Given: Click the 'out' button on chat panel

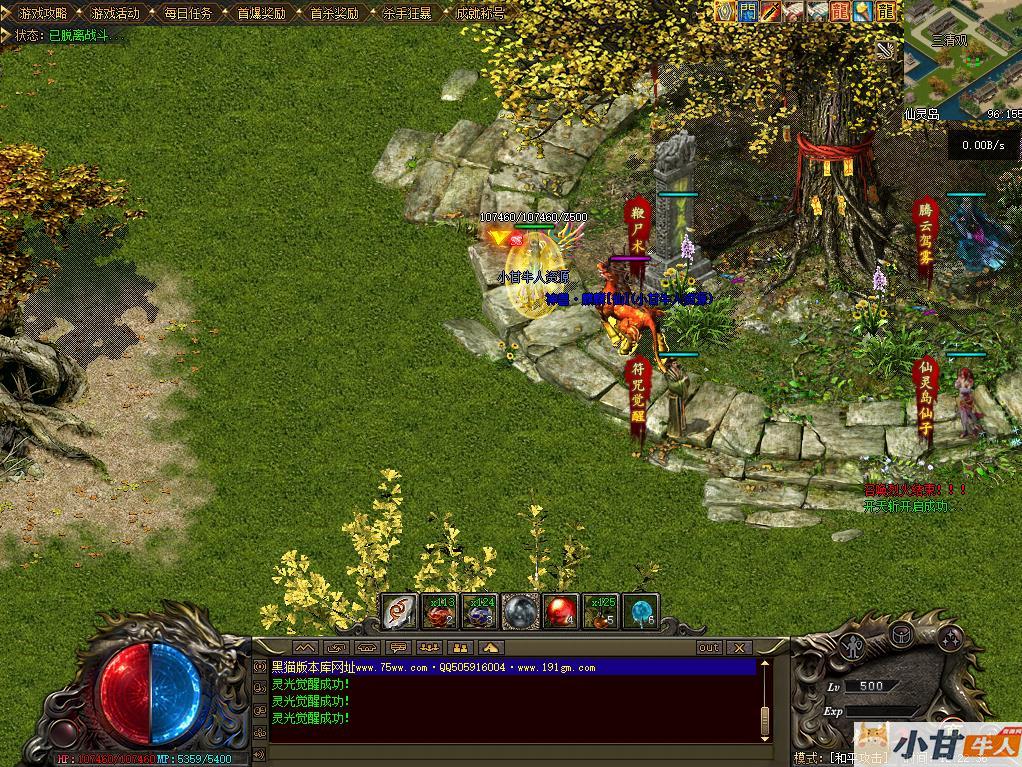Looking at the screenshot, I should (708, 648).
